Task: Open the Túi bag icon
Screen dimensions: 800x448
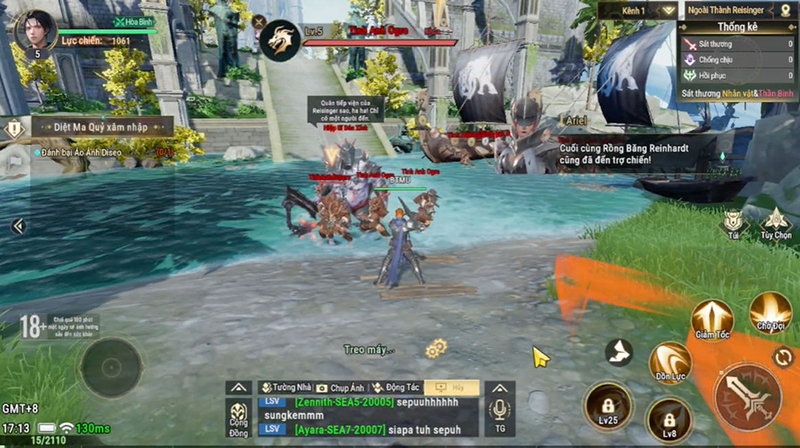Action: coord(735,221)
